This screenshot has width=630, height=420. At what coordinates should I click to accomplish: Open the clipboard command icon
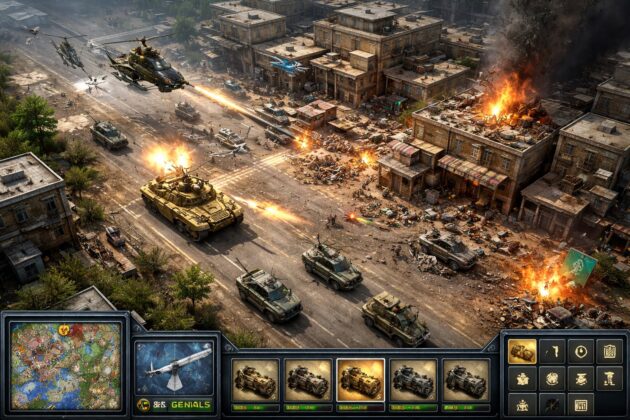coord(609,351)
